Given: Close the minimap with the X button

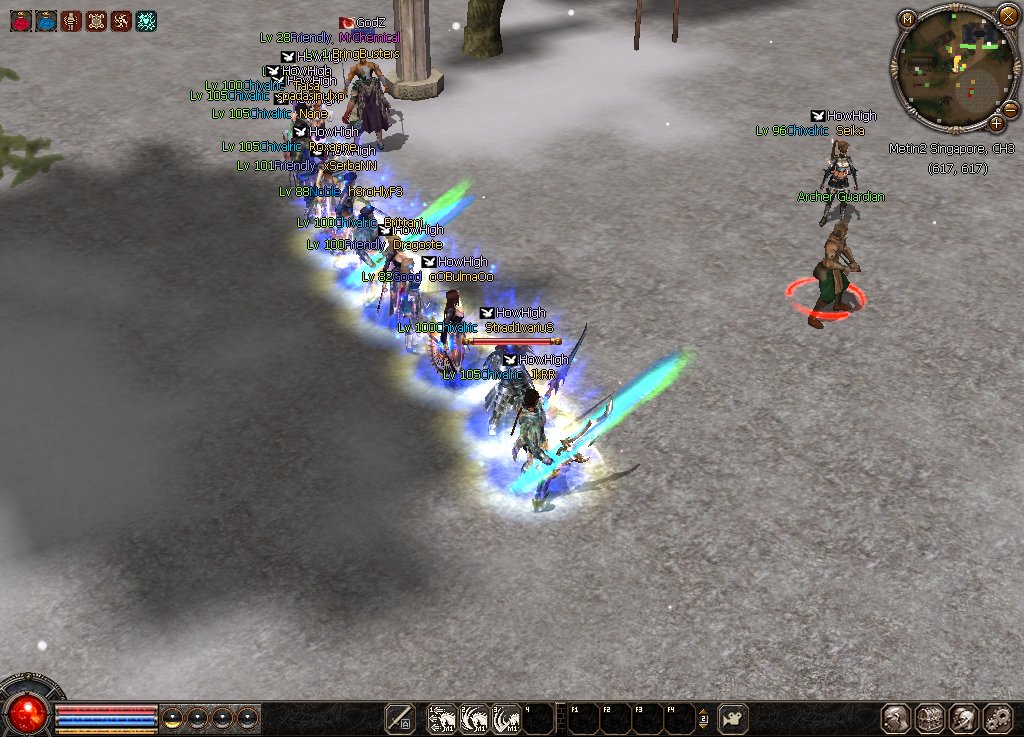Looking at the screenshot, I should pos(1007,17).
